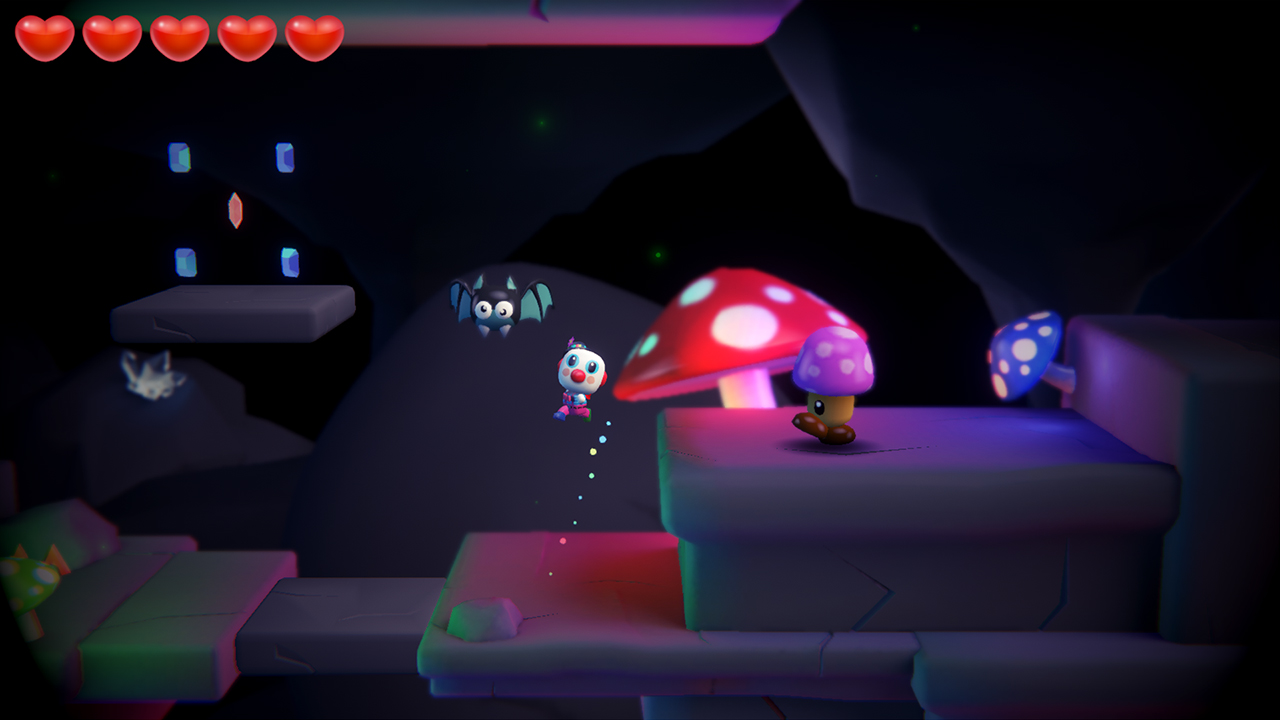This screenshot has height=720, width=1280.
Task: Click the lower-right blue gem
Action: pos(290,262)
